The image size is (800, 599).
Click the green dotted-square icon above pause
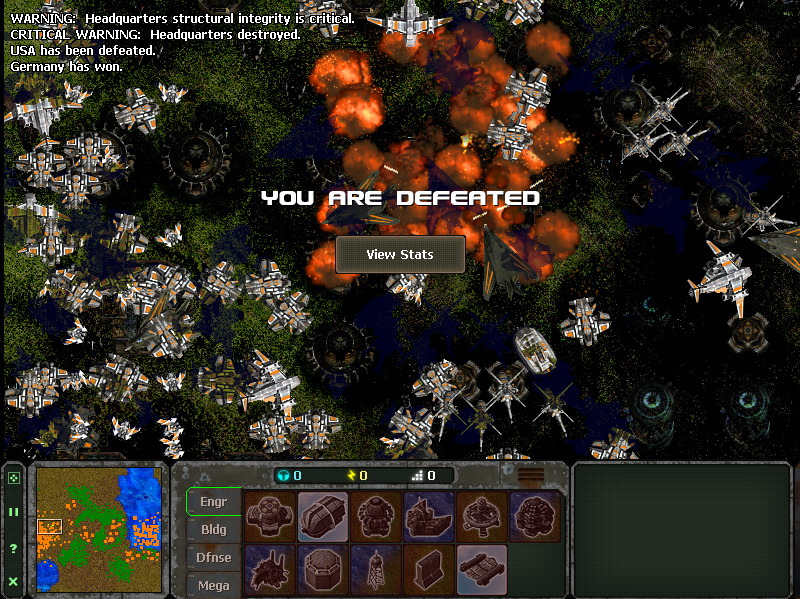14,478
